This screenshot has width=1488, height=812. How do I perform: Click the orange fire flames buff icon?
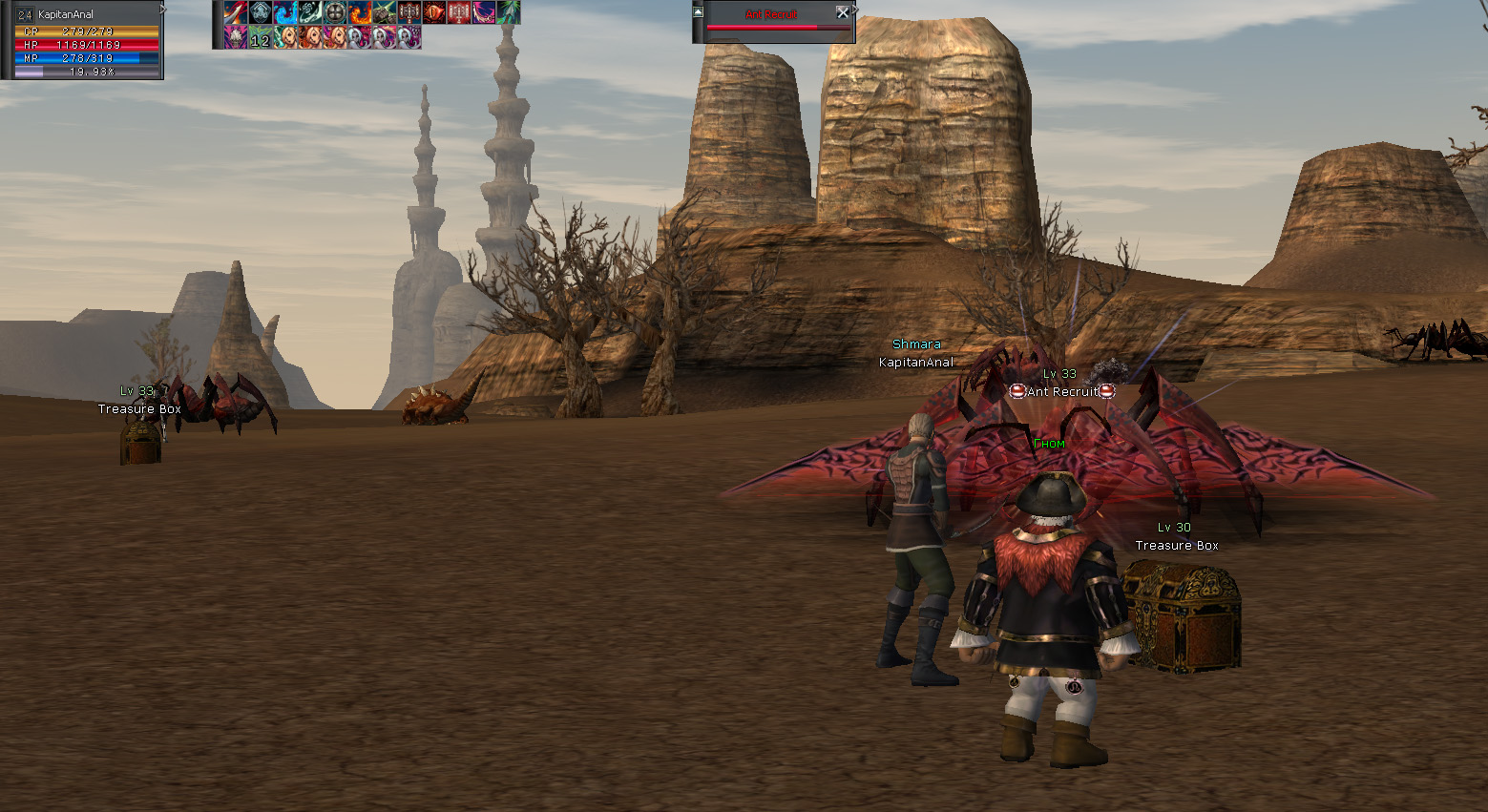(x=360, y=12)
